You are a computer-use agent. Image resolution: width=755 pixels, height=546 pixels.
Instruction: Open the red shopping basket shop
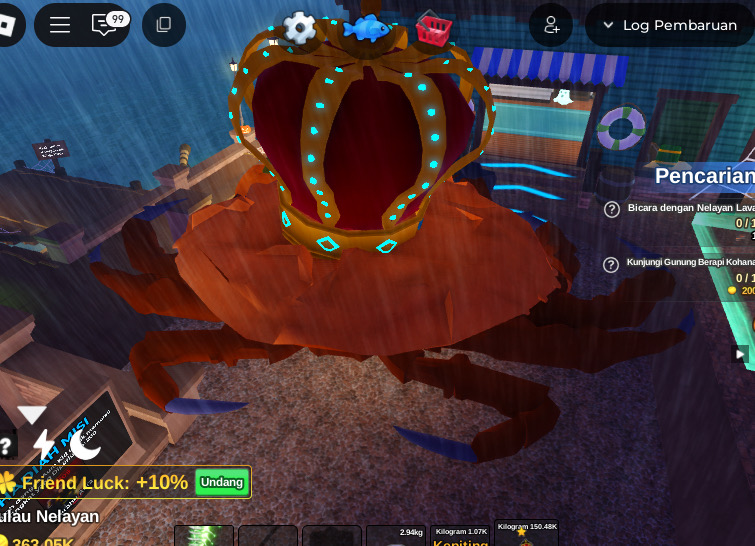pos(433,30)
